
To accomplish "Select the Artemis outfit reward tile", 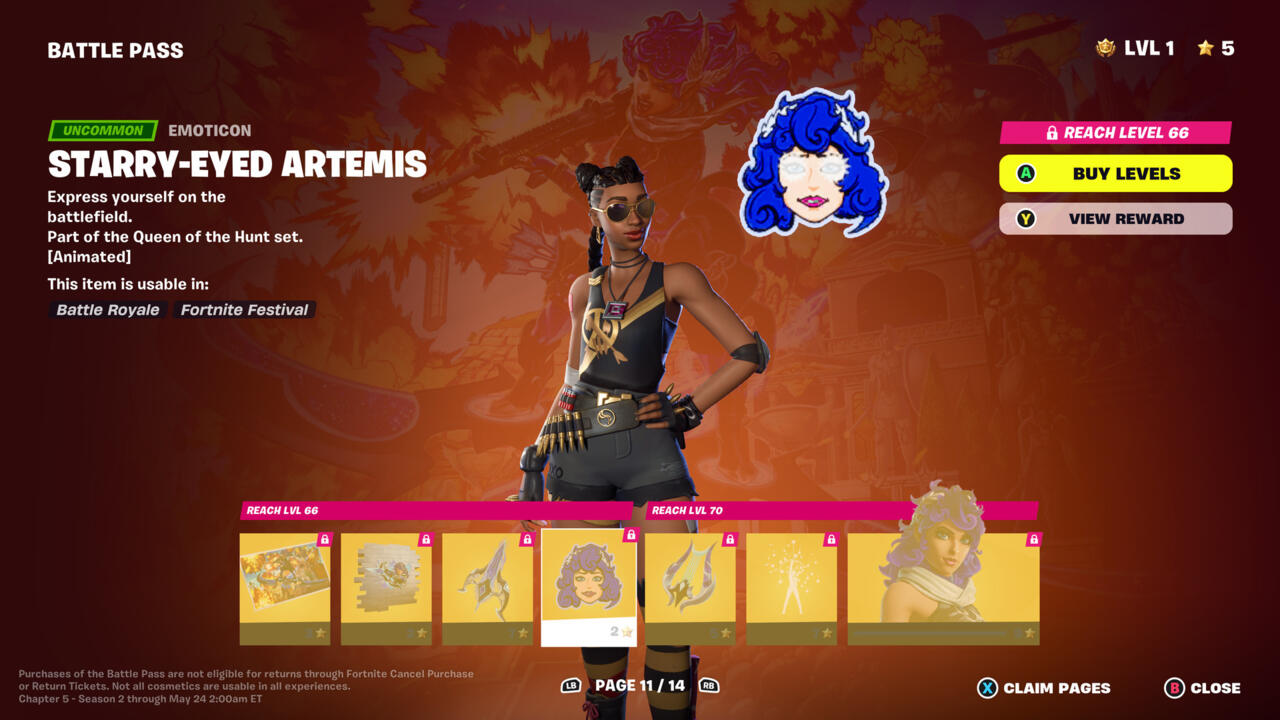I will coord(943,588).
